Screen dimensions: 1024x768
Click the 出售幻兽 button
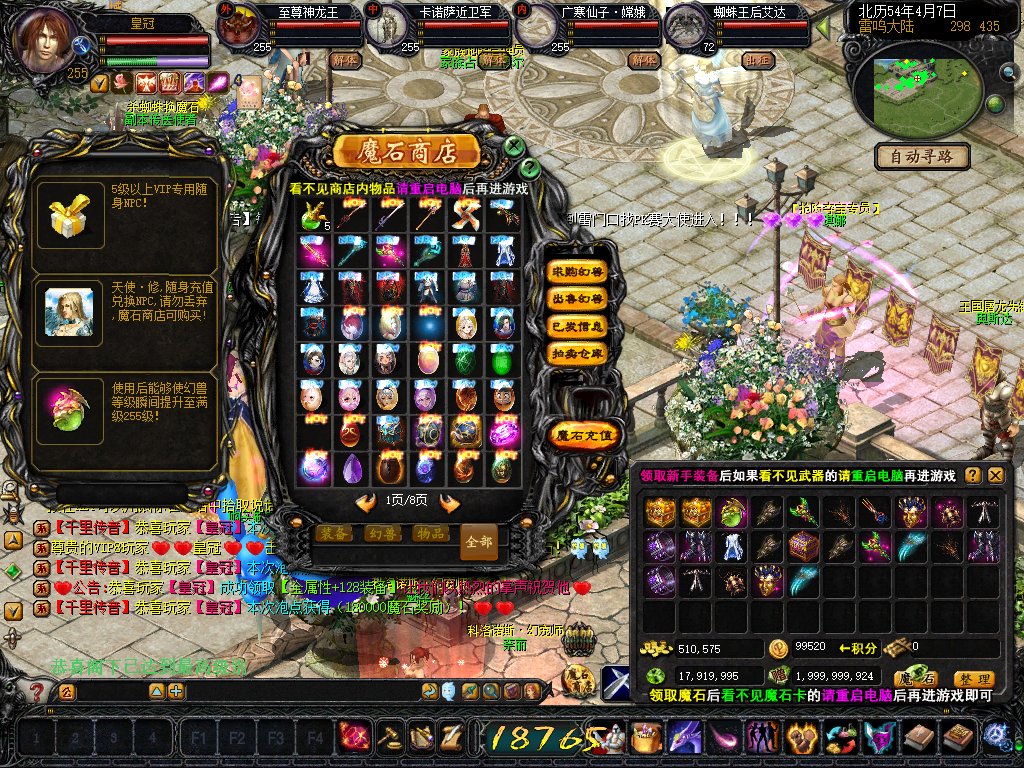click(578, 298)
